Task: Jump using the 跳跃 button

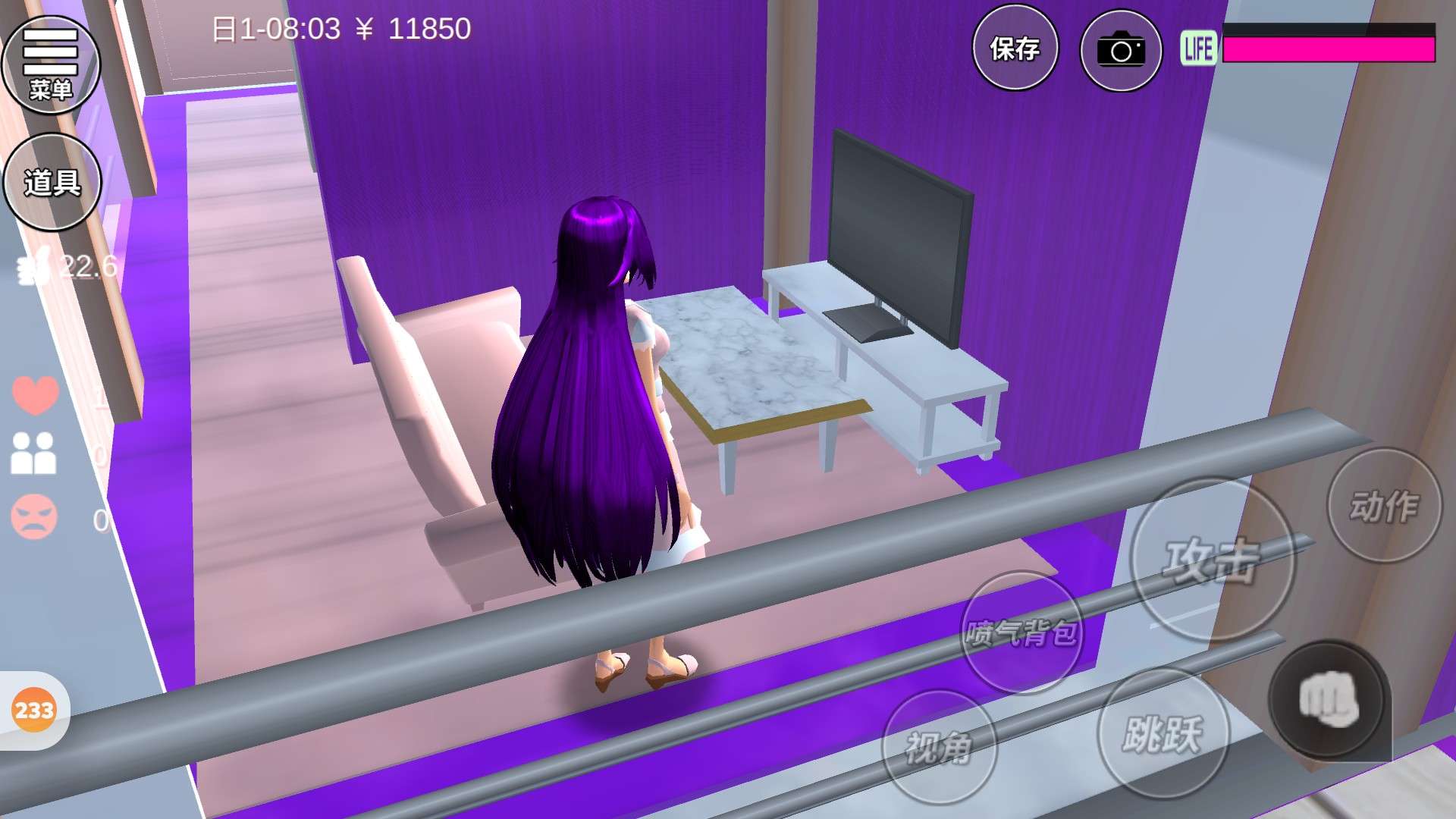Action: (1162, 734)
